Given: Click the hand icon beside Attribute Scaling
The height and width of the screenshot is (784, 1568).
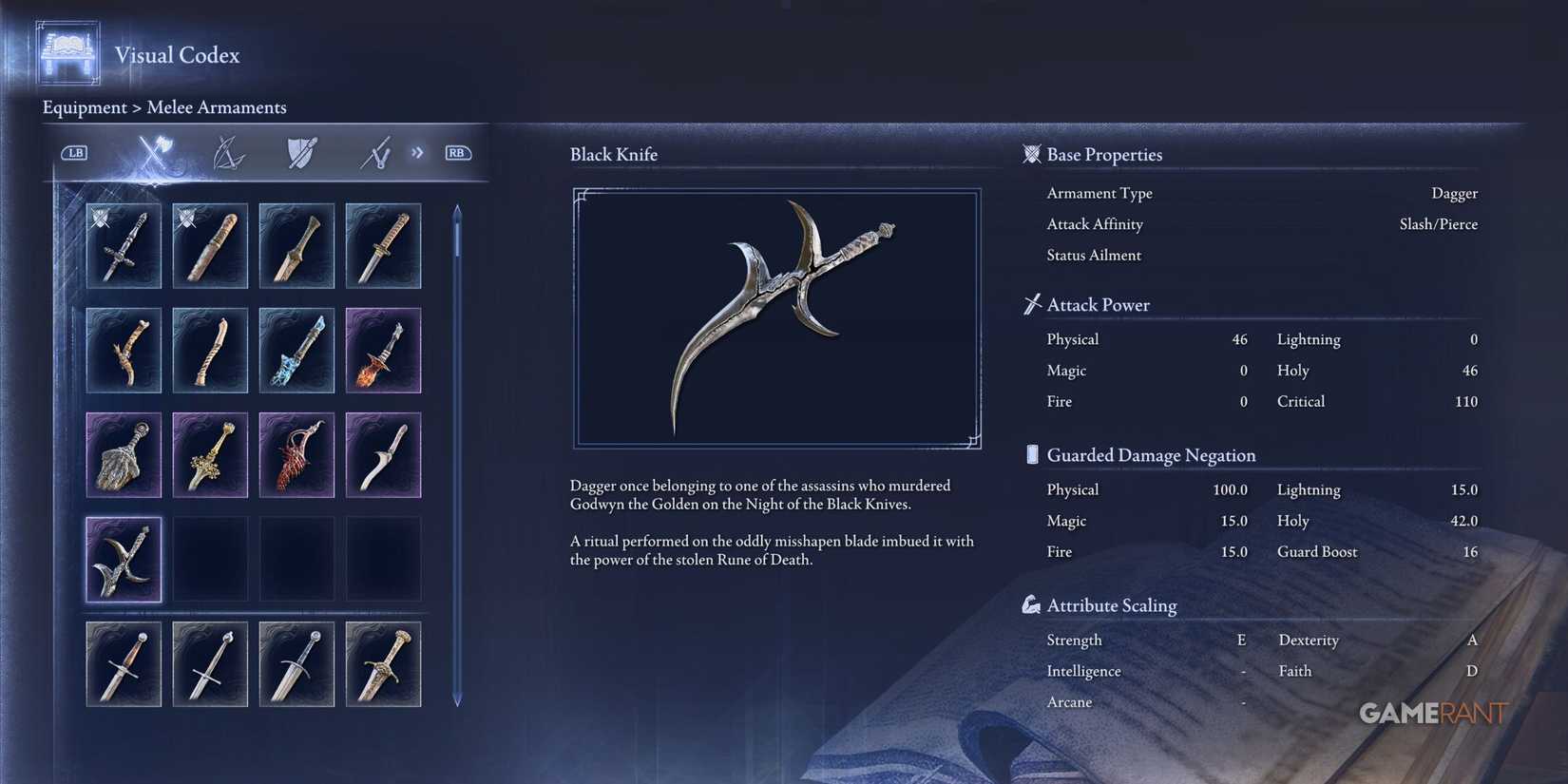Looking at the screenshot, I should (x=1031, y=603).
